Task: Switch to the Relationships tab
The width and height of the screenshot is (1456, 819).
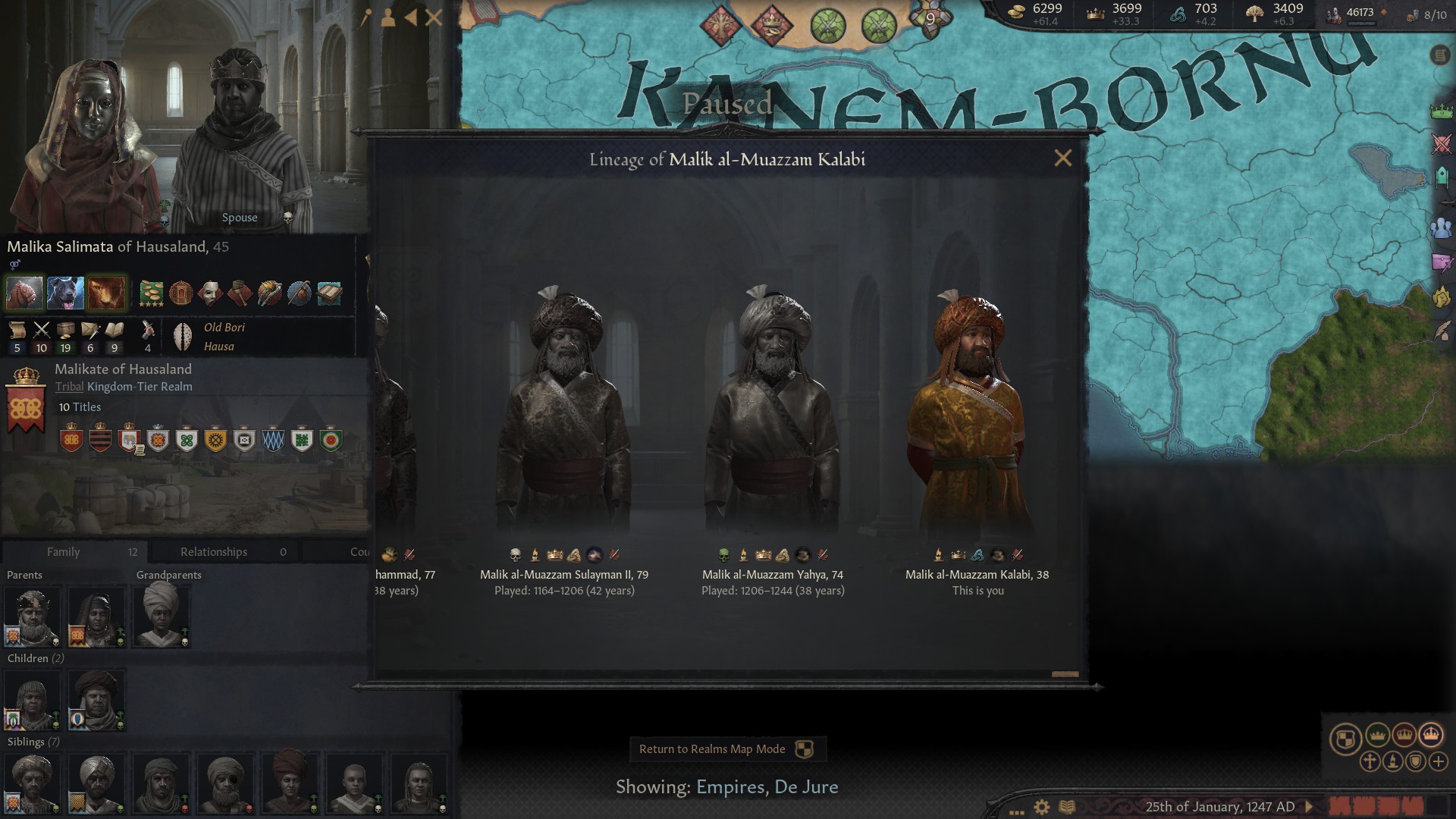Action: pos(212,551)
